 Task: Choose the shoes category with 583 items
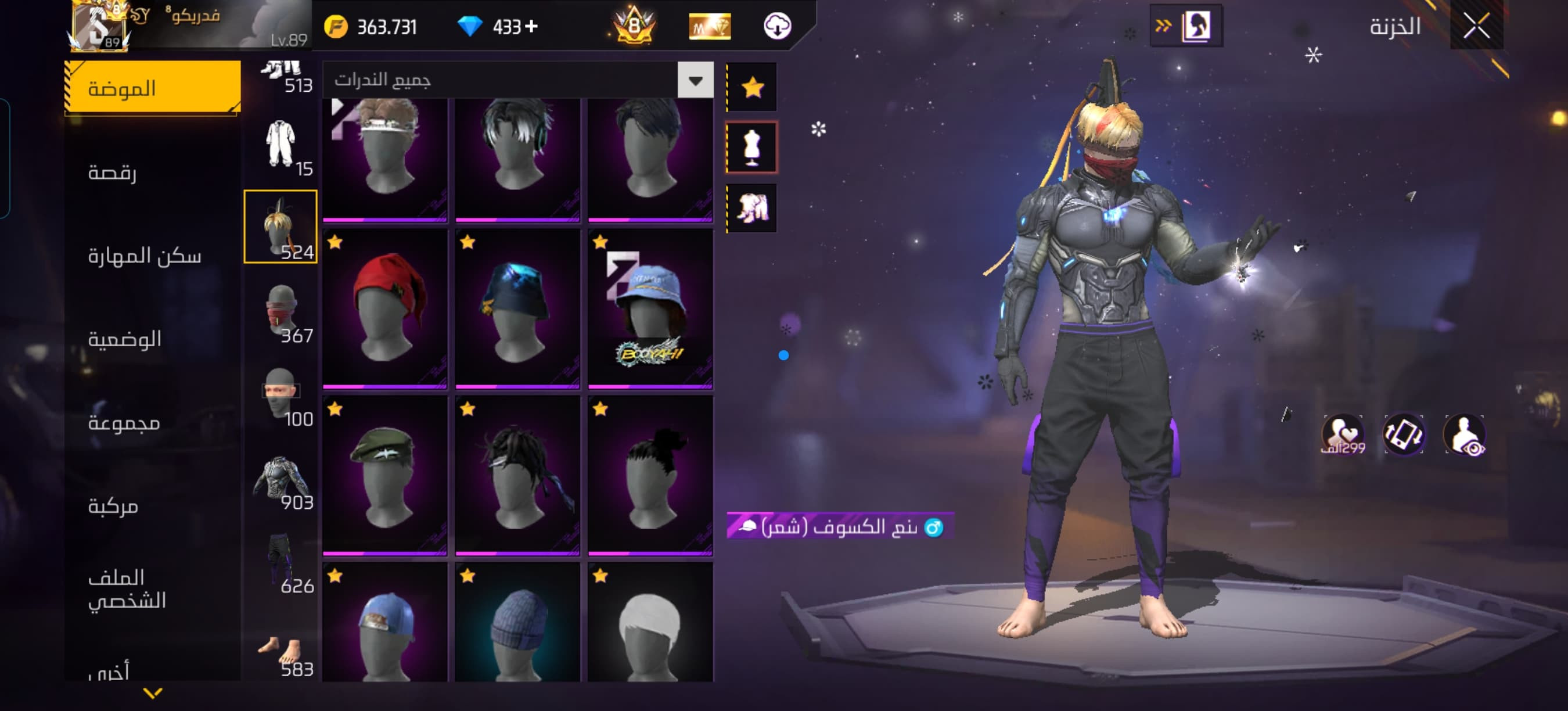click(281, 655)
